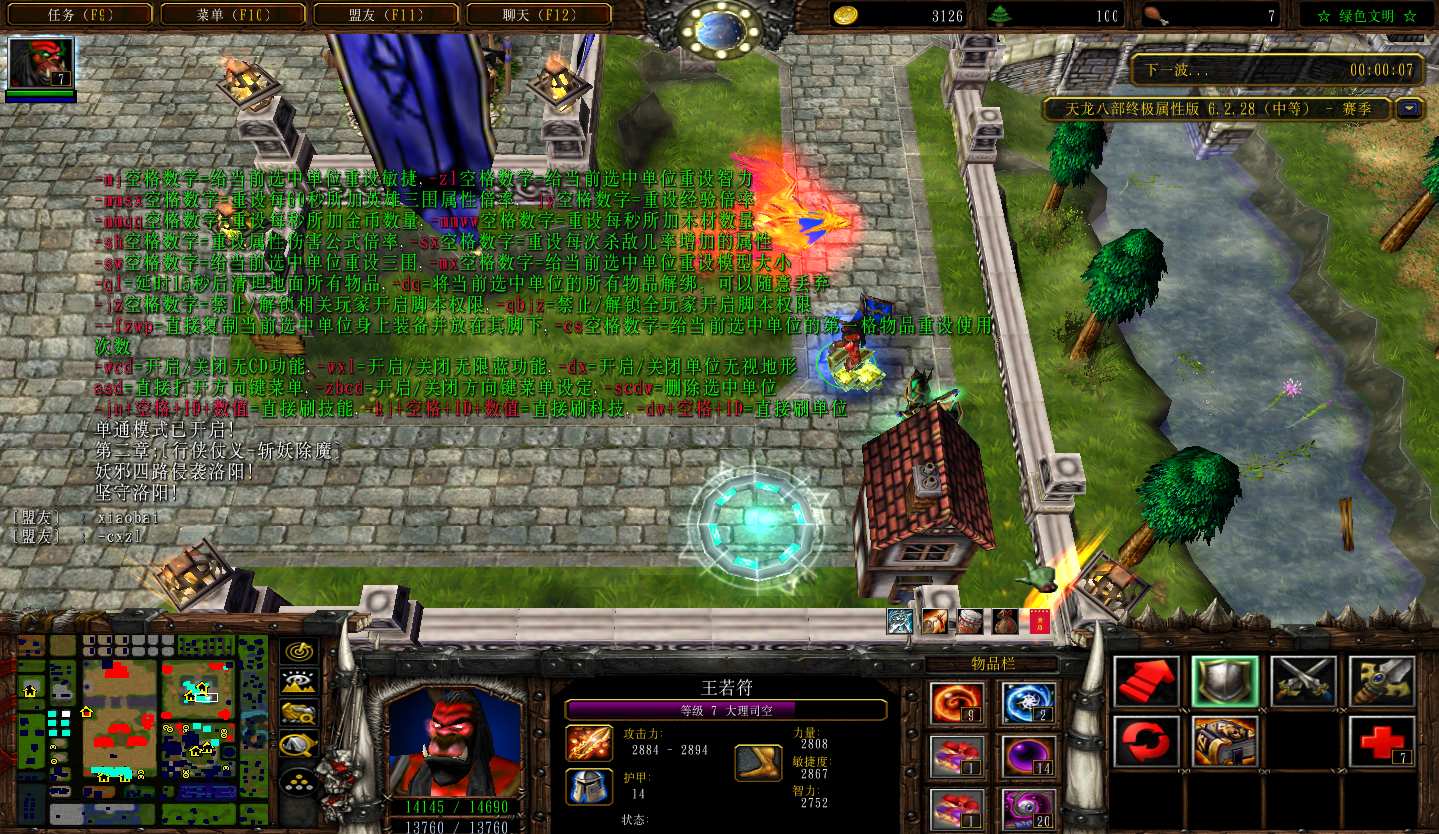The height and width of the screenshot is (834, 1439).
Task: Activate the crossed swords command
Action: click(x=1303, y=681)
